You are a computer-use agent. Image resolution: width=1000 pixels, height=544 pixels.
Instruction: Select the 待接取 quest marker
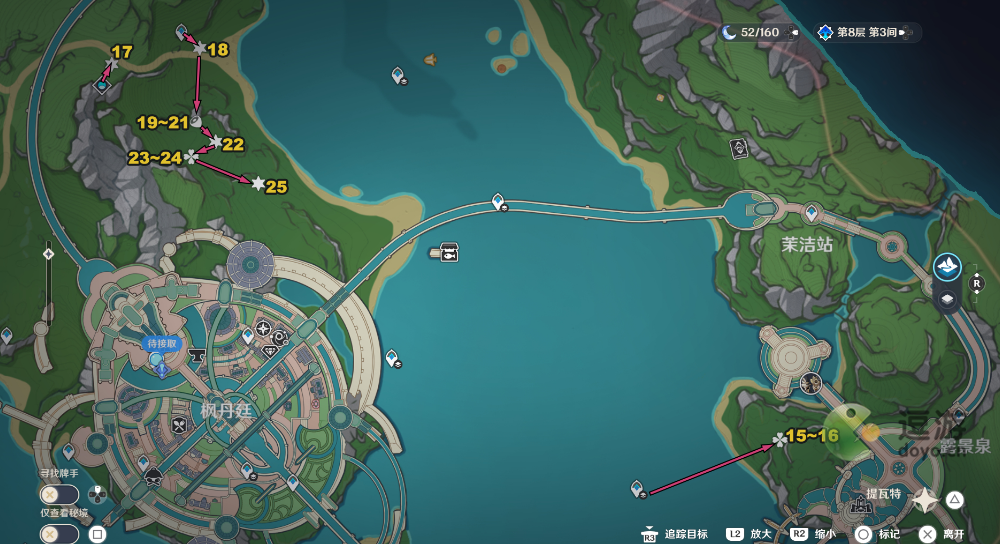(159, 361)
